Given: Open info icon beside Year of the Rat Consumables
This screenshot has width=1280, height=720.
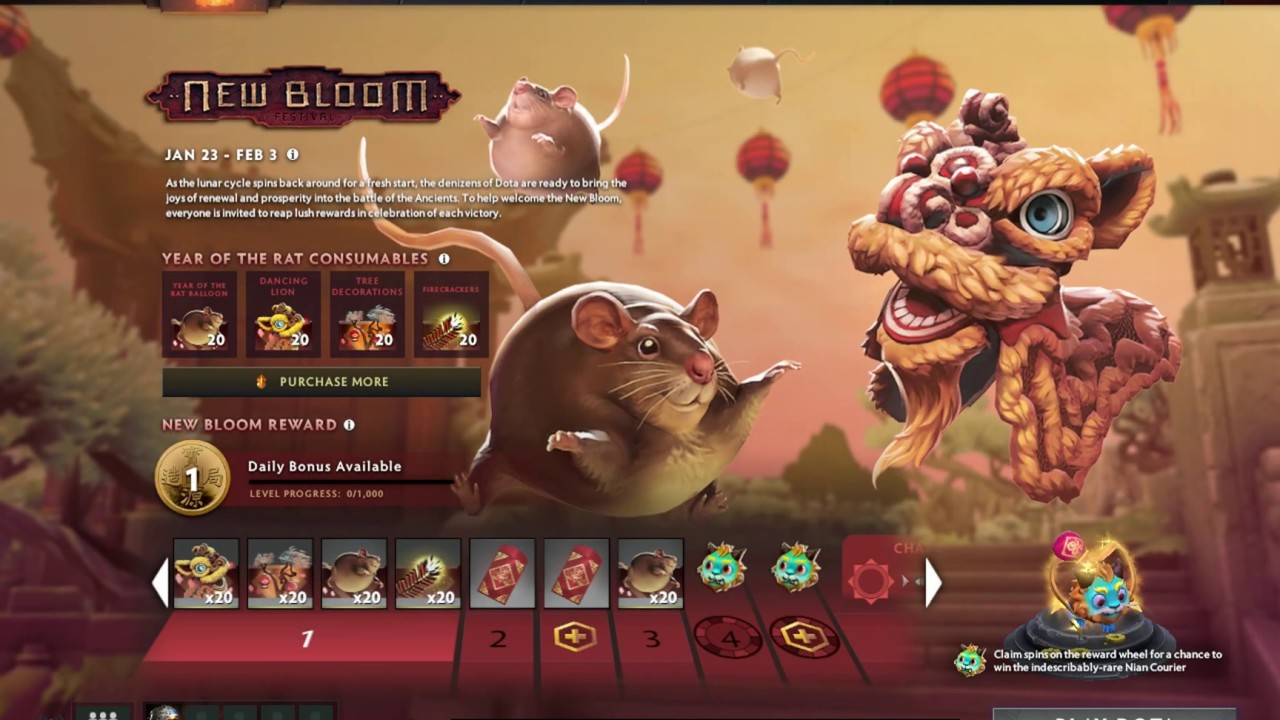Looking at the screenshot, I should point(444,259).
